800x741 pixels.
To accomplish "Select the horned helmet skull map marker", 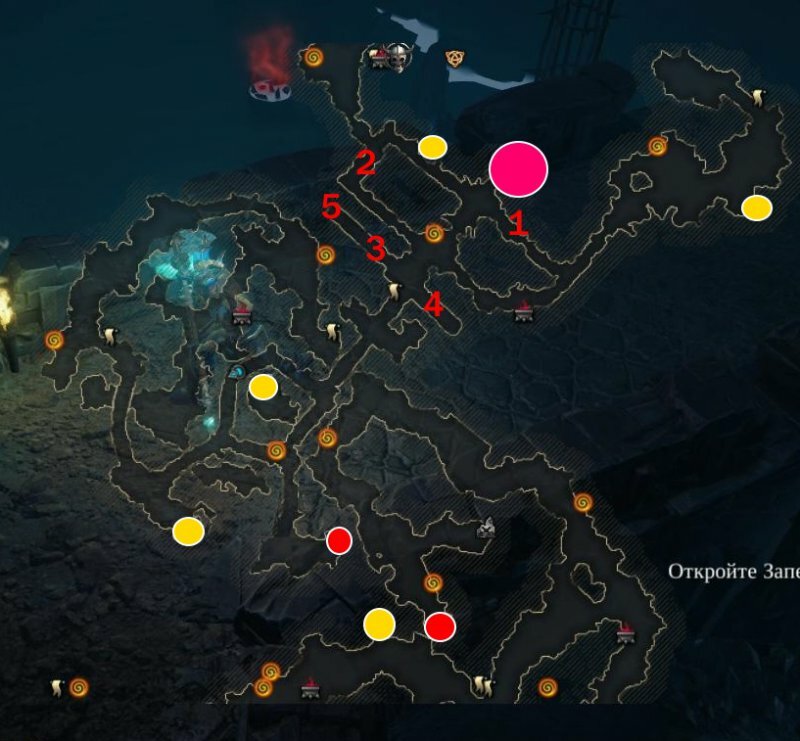I will pyautogui.click(x=400, y=60).
